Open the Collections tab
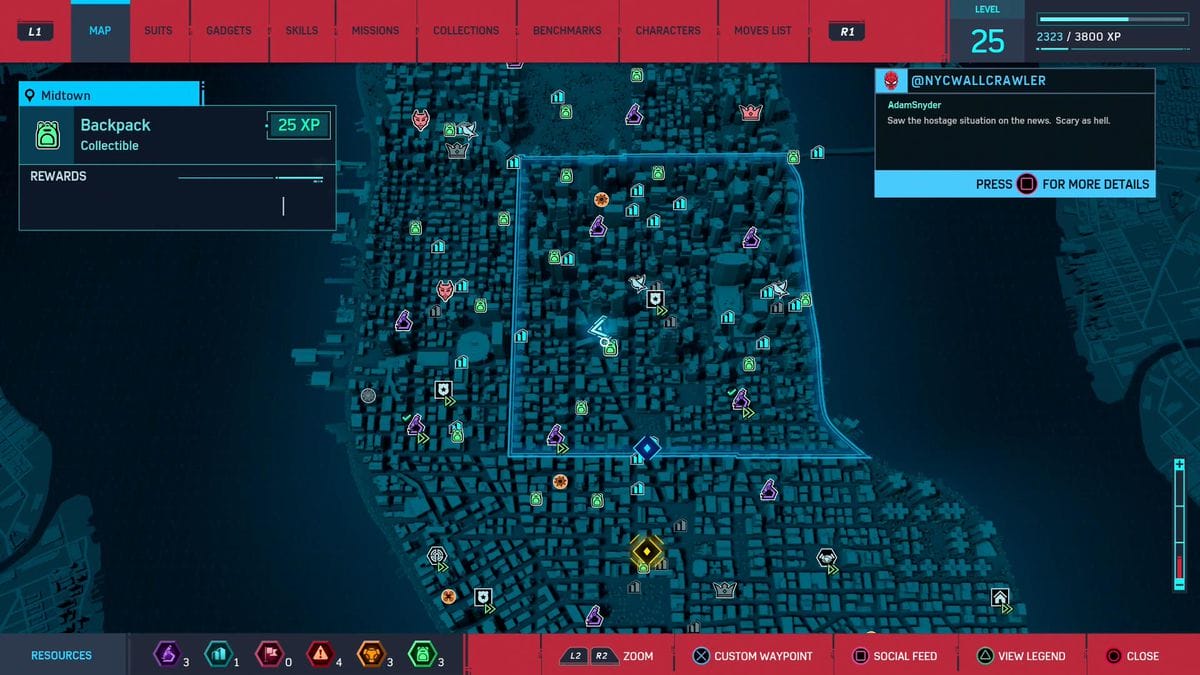The height and width of the screenshot is (675, 1200). 466,31
